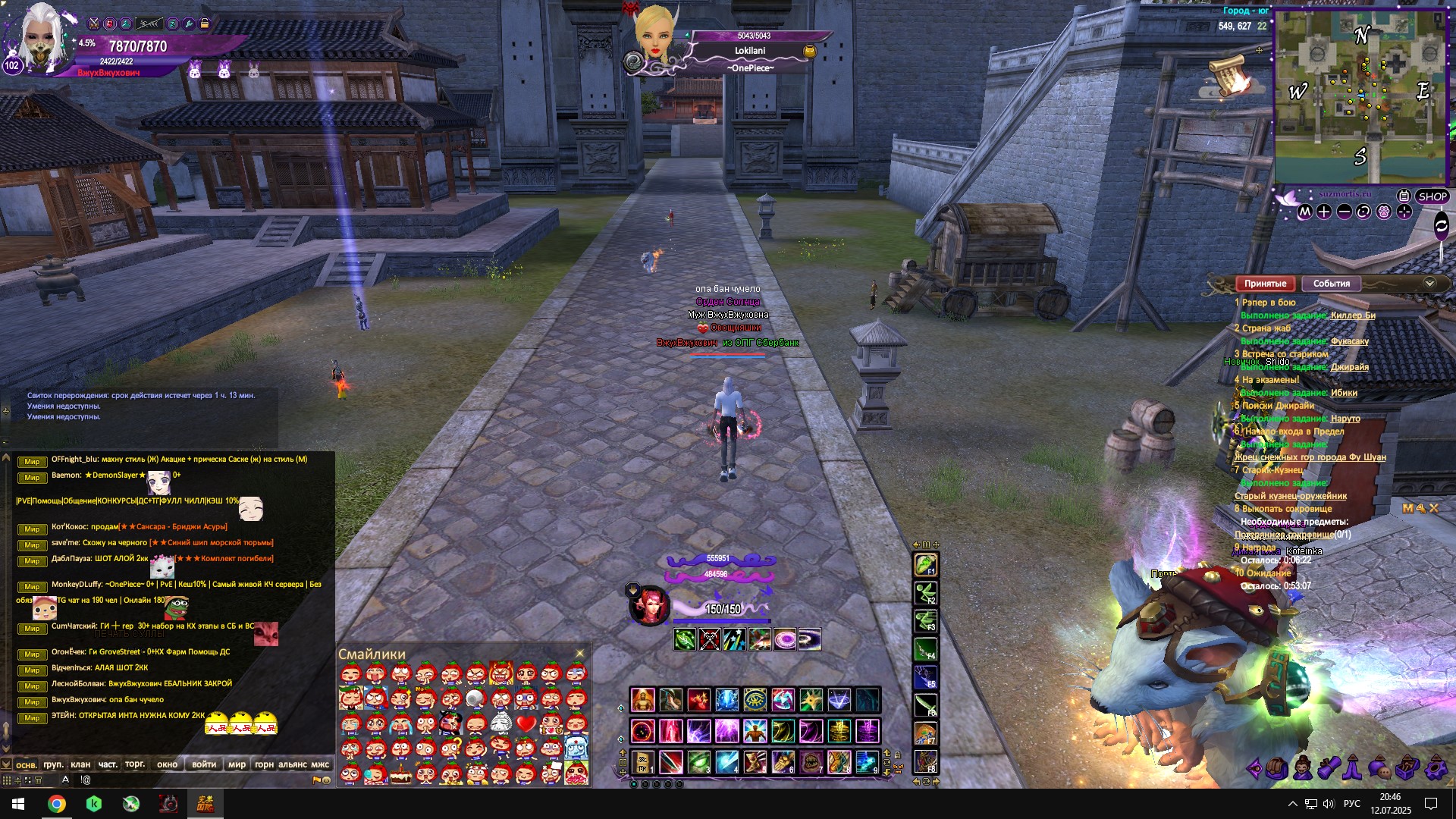
Task: Click the Lokilani target portrait
Action: pos(654,34)
